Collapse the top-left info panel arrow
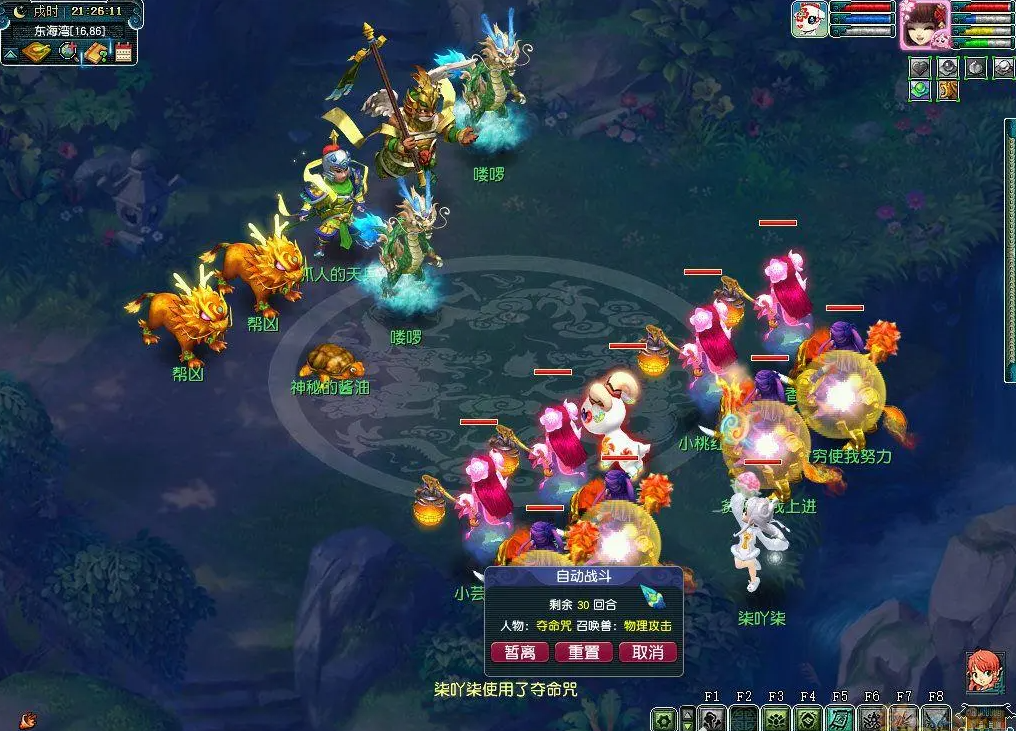 [x=10, y=53]
